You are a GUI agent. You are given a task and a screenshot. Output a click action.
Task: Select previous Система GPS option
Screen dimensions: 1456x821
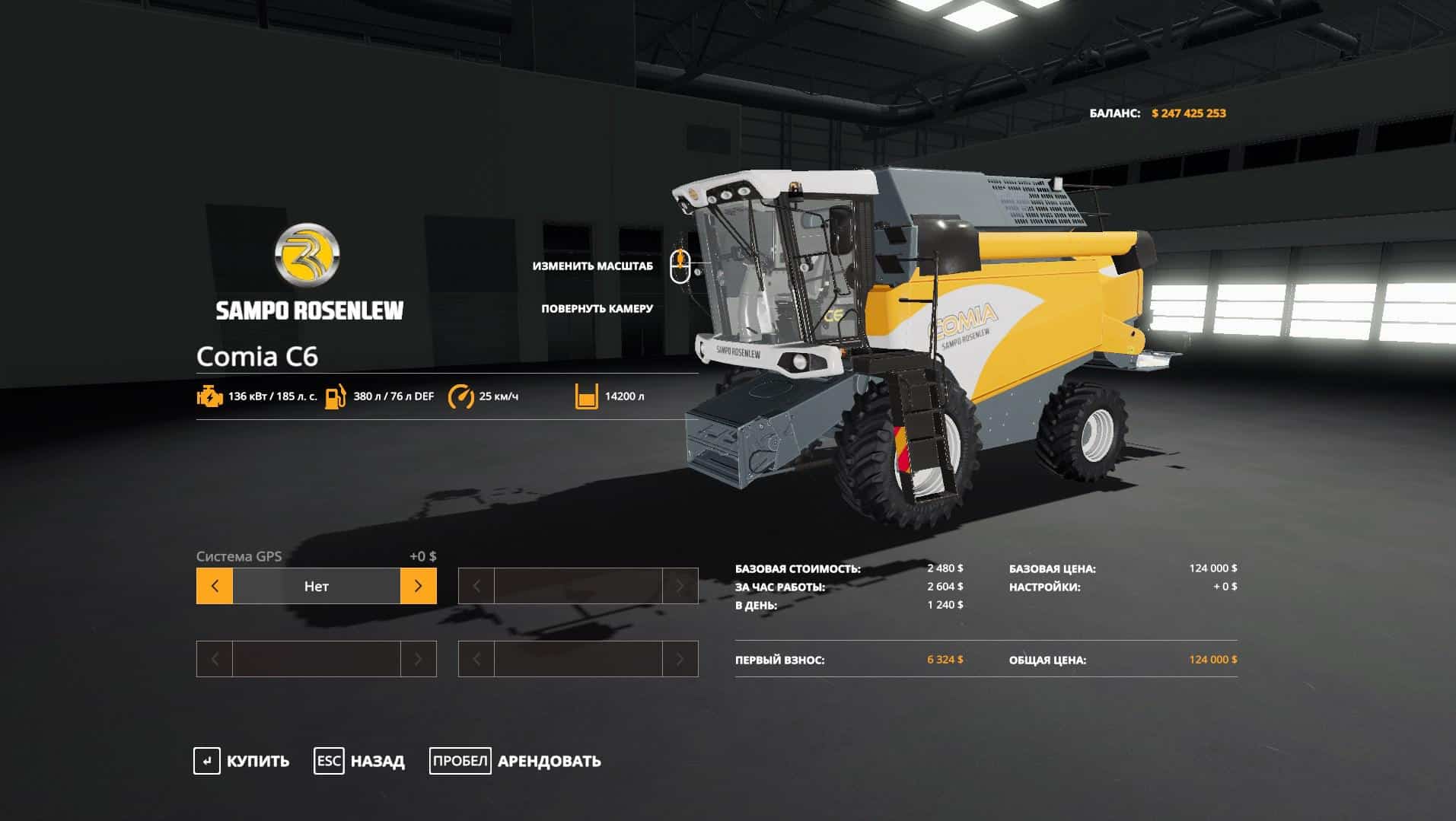tap(215, 586)
